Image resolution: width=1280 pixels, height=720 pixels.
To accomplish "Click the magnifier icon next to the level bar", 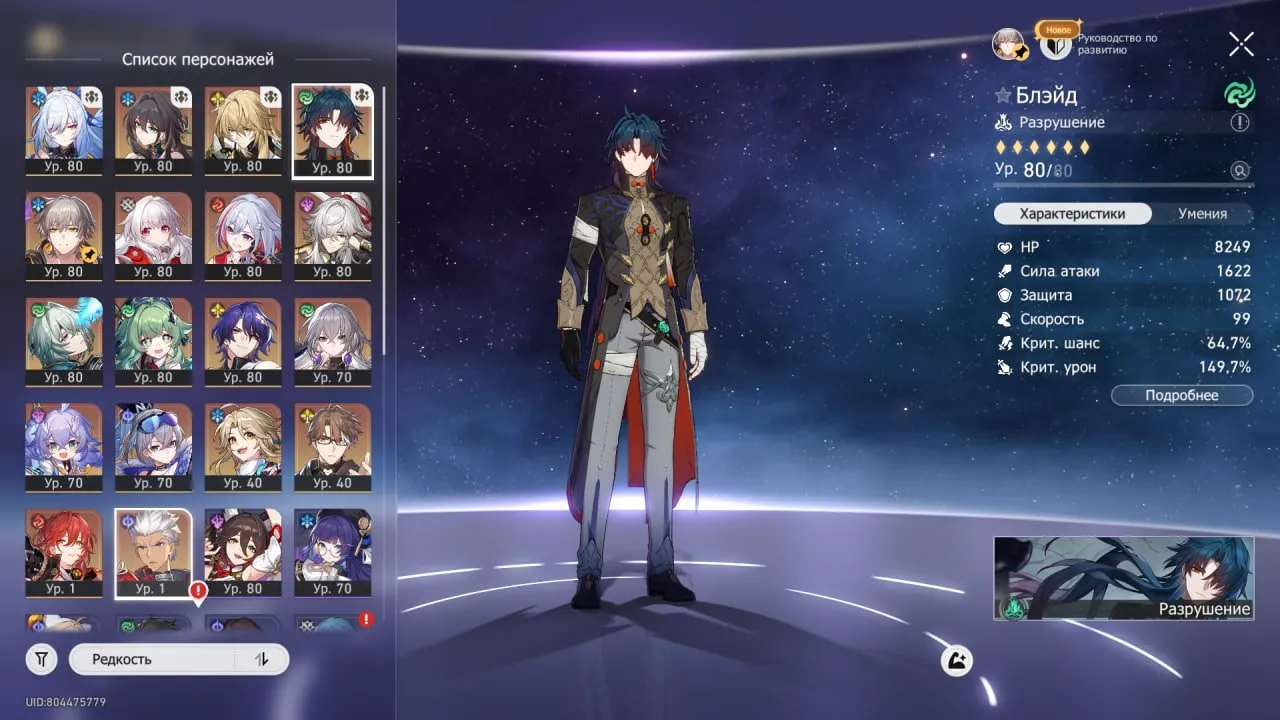I will 1240,170.
